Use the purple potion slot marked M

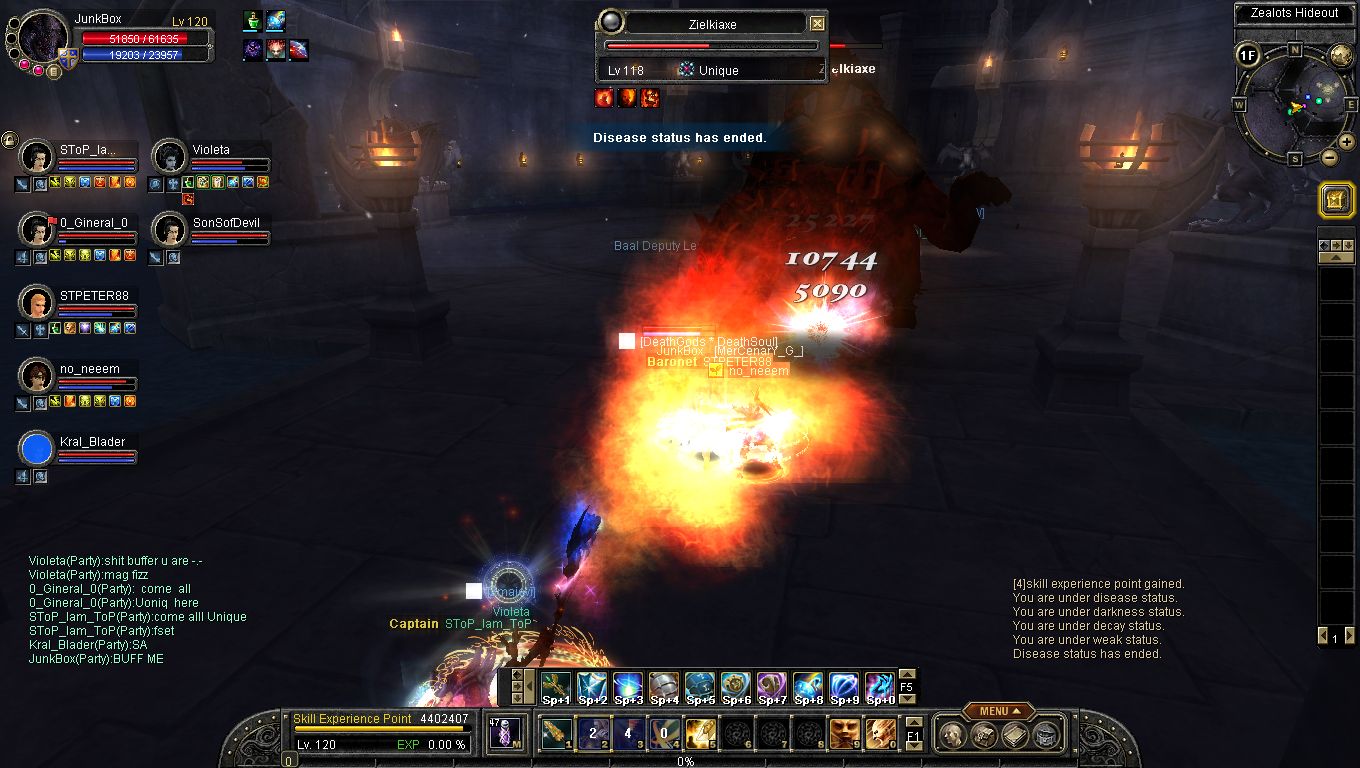[506, 734]
